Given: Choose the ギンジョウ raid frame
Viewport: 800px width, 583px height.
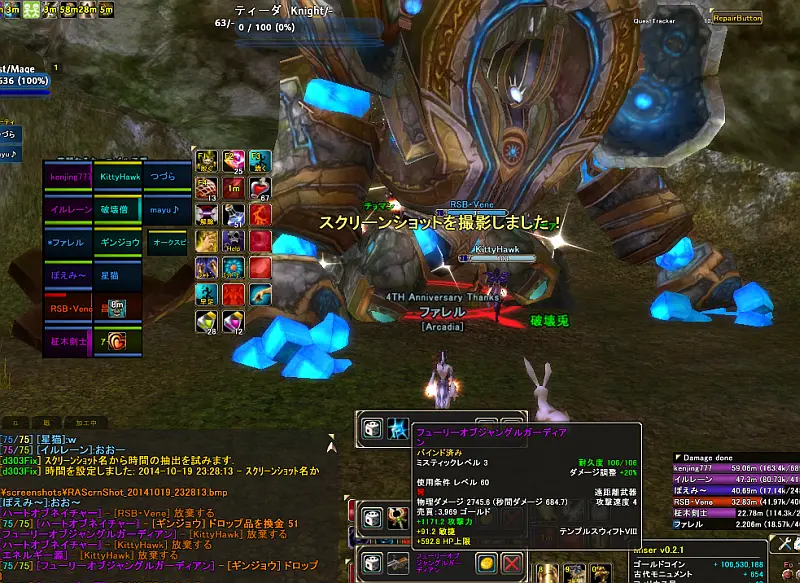Looking at the screenshot, I should pos(119,242).
